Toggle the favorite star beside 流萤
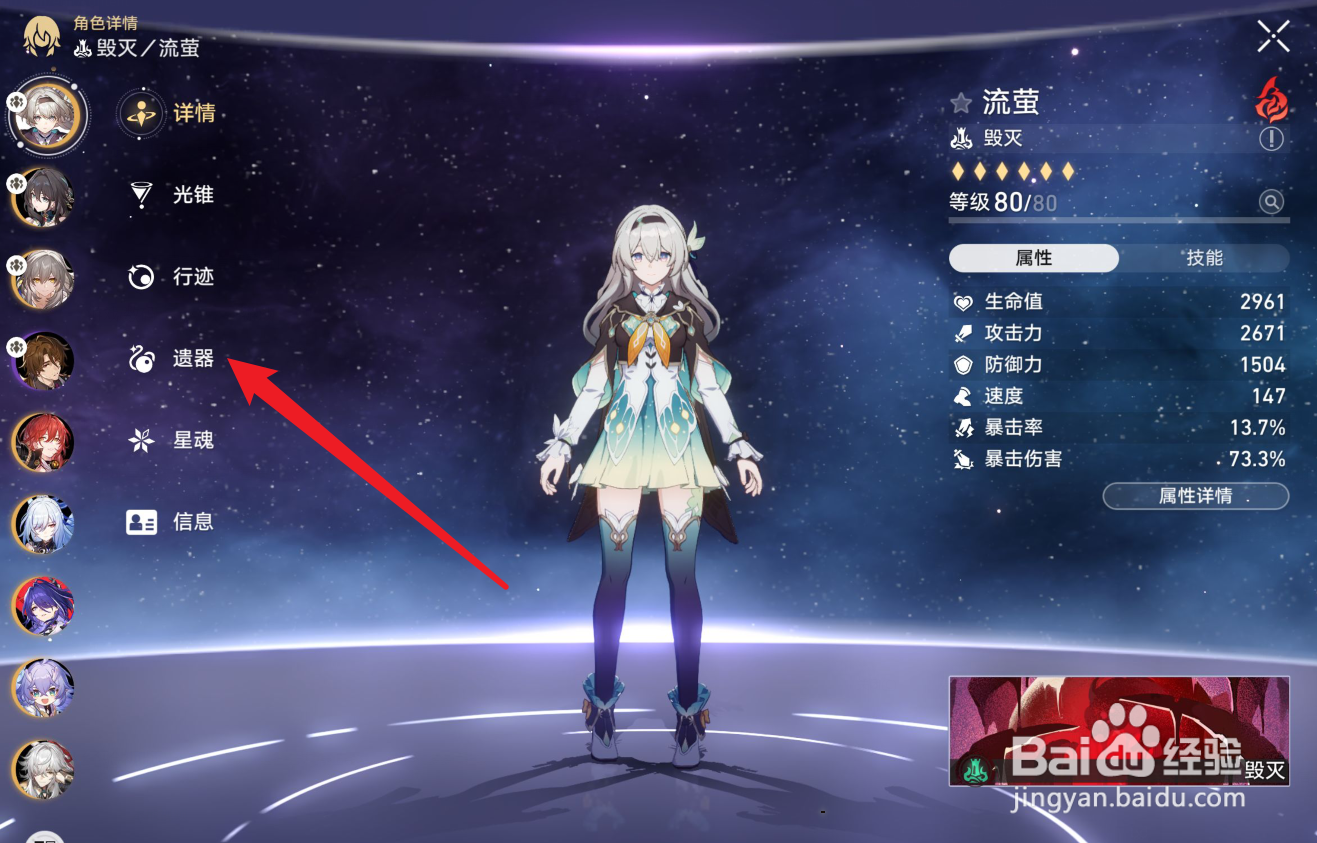1317x843 pixels. (x=961, y=101)
